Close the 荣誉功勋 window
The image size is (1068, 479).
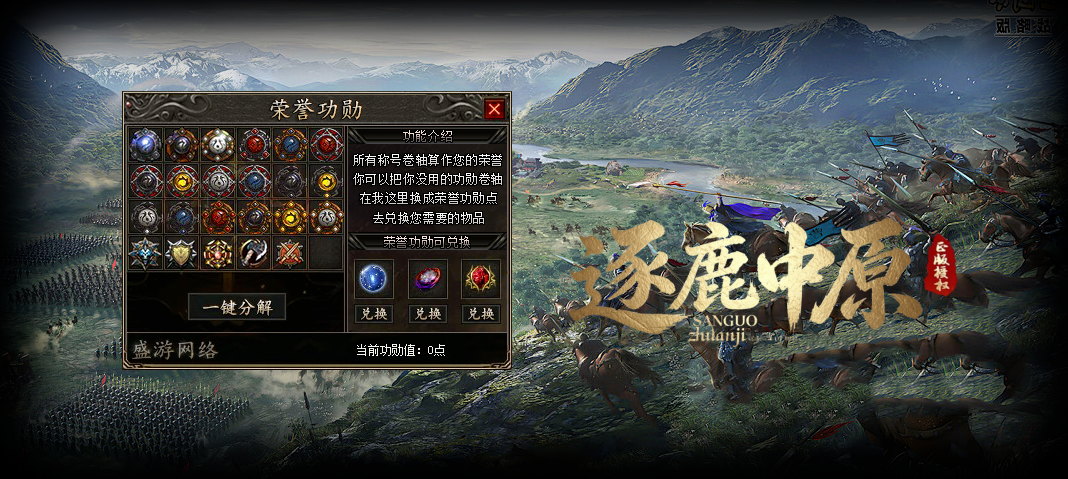tap(494, 109)
